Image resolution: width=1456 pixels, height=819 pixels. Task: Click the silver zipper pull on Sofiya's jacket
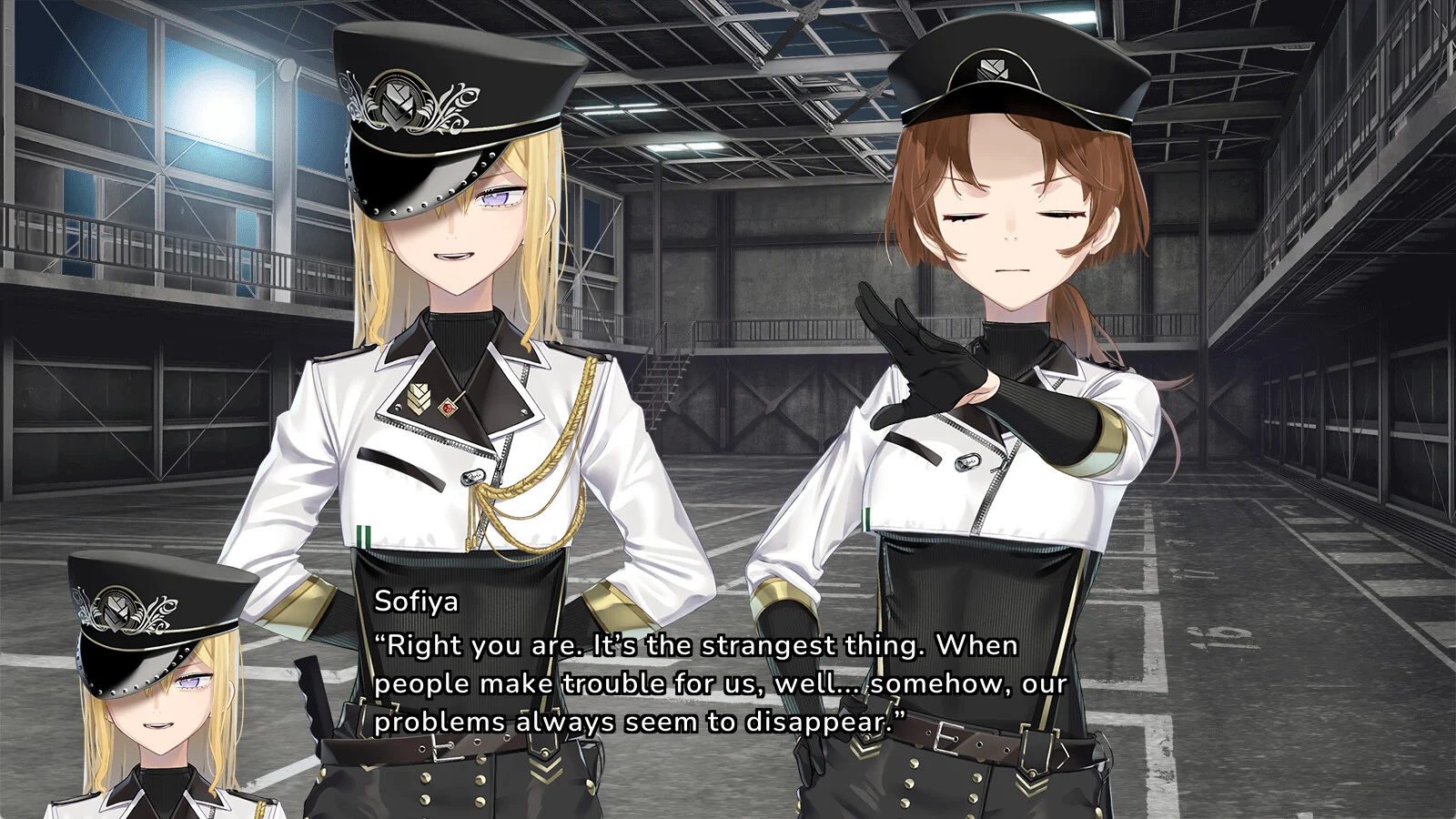pos(475,477)
